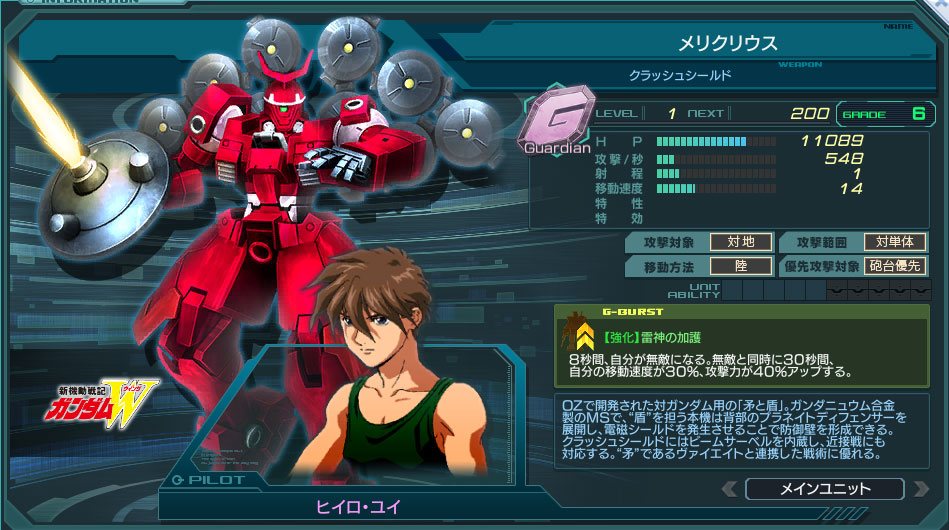Go to the next unit with the right arrow

(920, 489)
